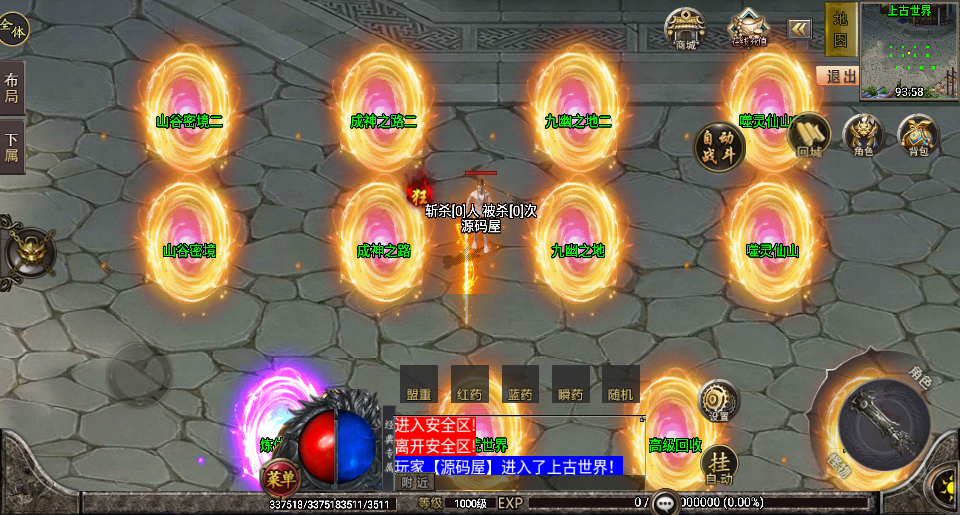Use the 蓝药 blue potion slot
960x515 pixels.
[520, 385]
